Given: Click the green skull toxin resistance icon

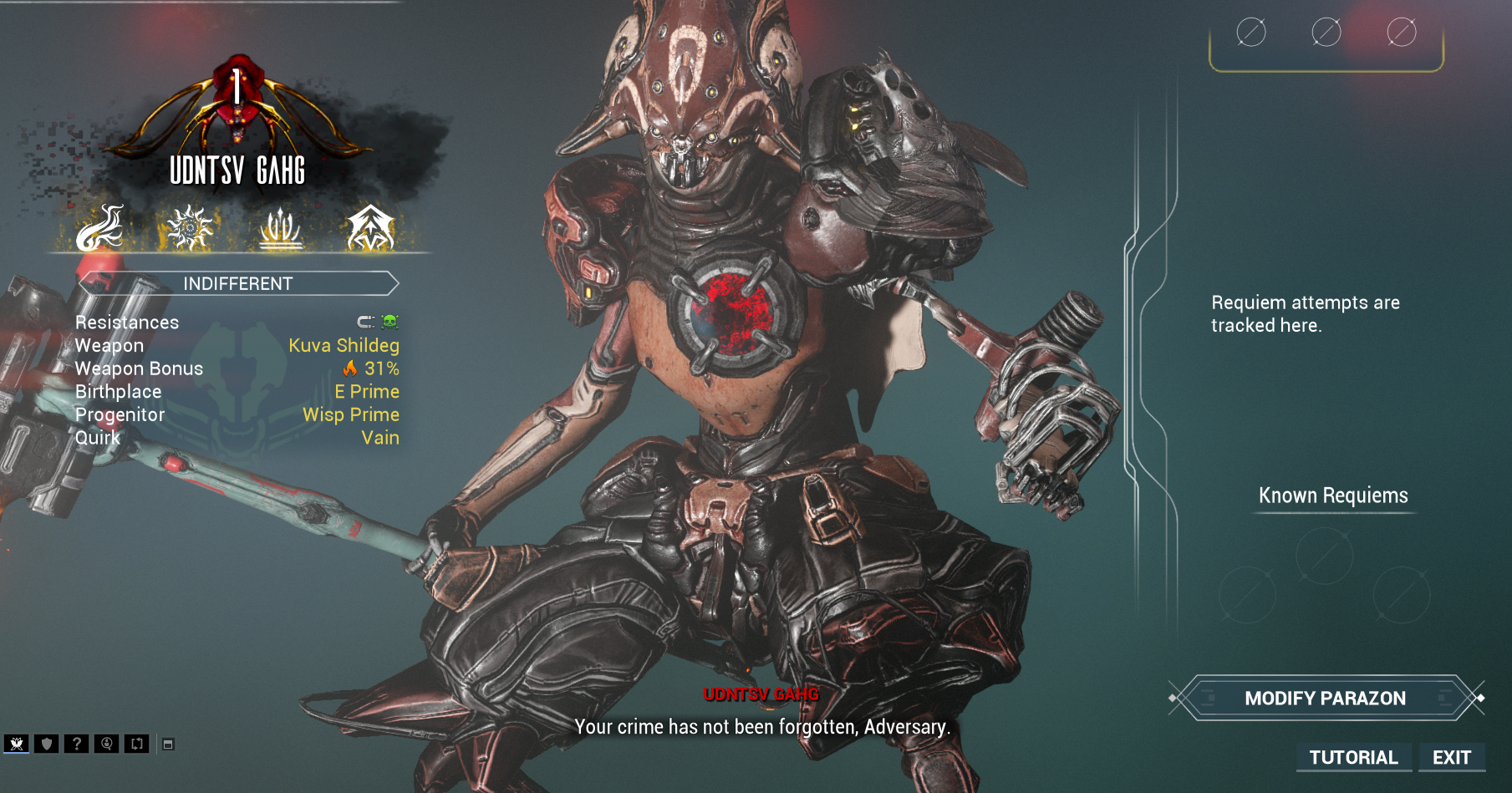Looking at the screenshot, I should (x=390, y=322).
